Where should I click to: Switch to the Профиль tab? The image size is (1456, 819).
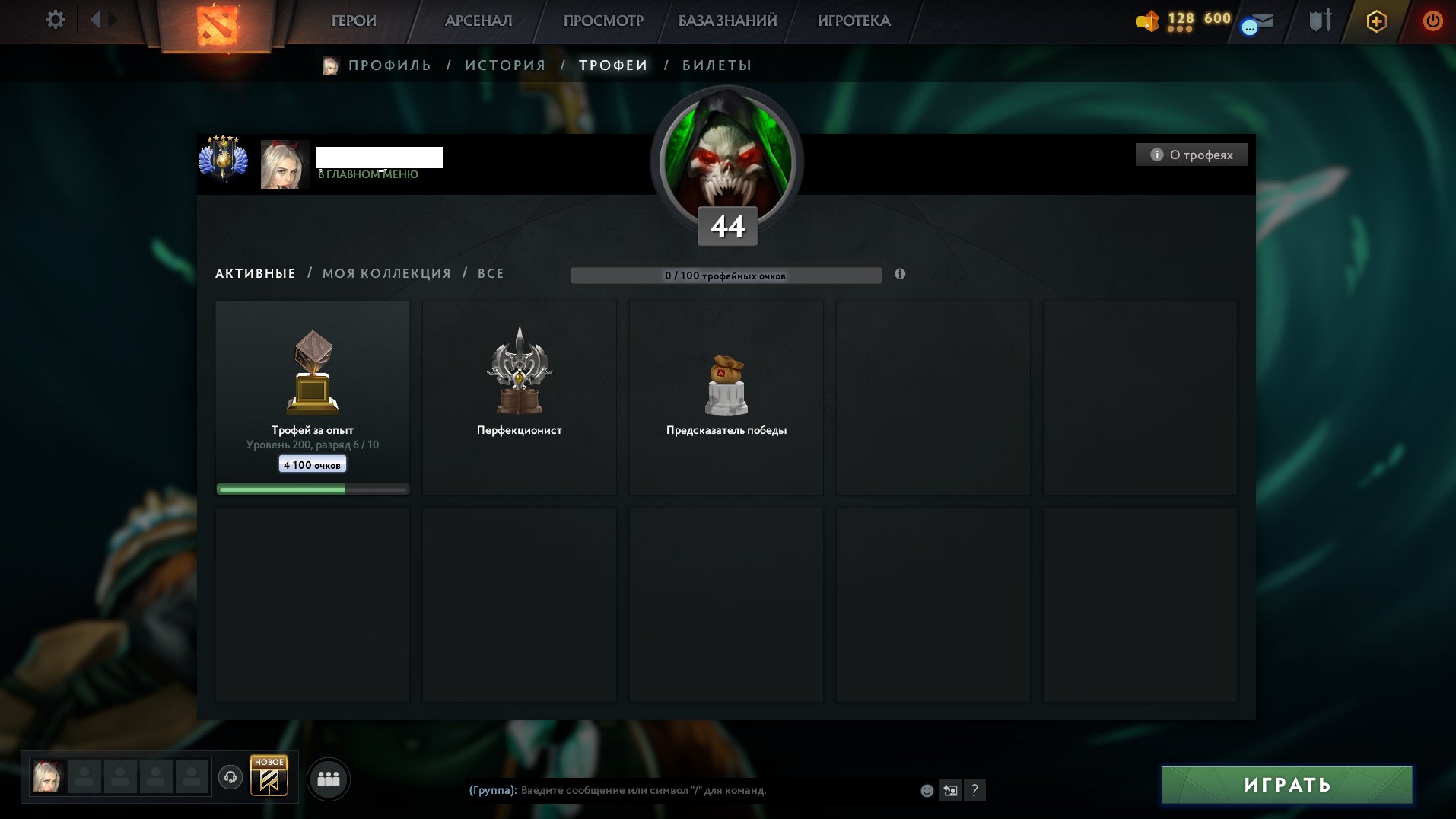point(389,65)
